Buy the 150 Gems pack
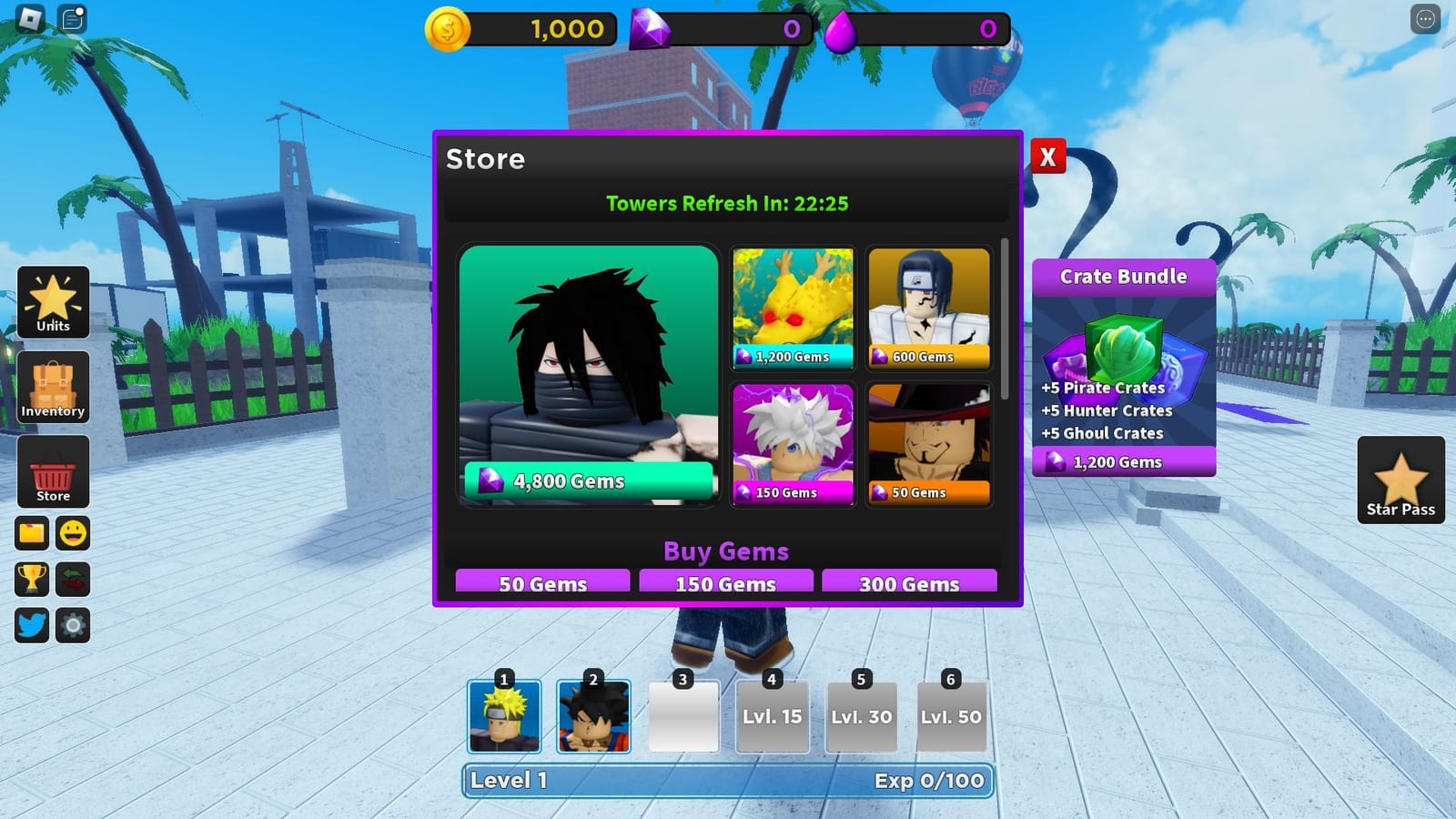This screenshot has width=1456, height=819. click(x=726, y=583)
